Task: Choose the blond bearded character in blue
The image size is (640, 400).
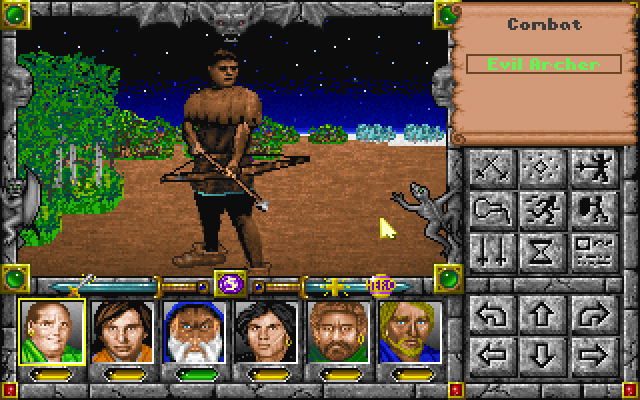Action: coord(404,334)
